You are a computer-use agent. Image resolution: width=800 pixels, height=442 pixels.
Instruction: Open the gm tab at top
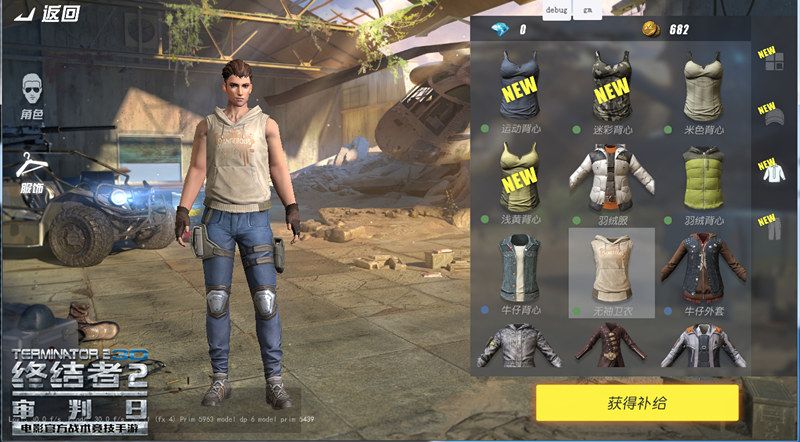click(588, 10)
